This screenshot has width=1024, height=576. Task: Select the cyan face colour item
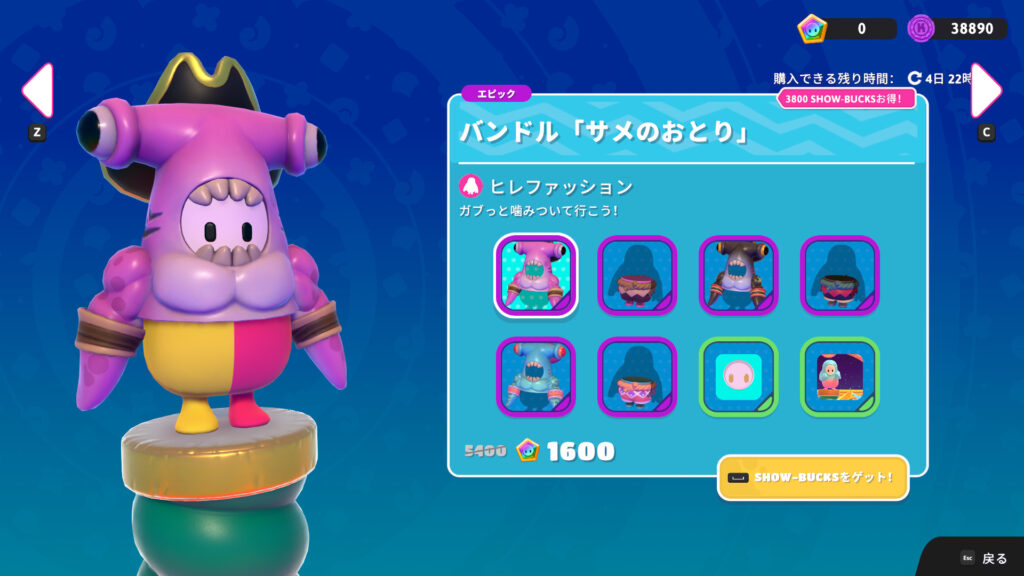[739, 377]
